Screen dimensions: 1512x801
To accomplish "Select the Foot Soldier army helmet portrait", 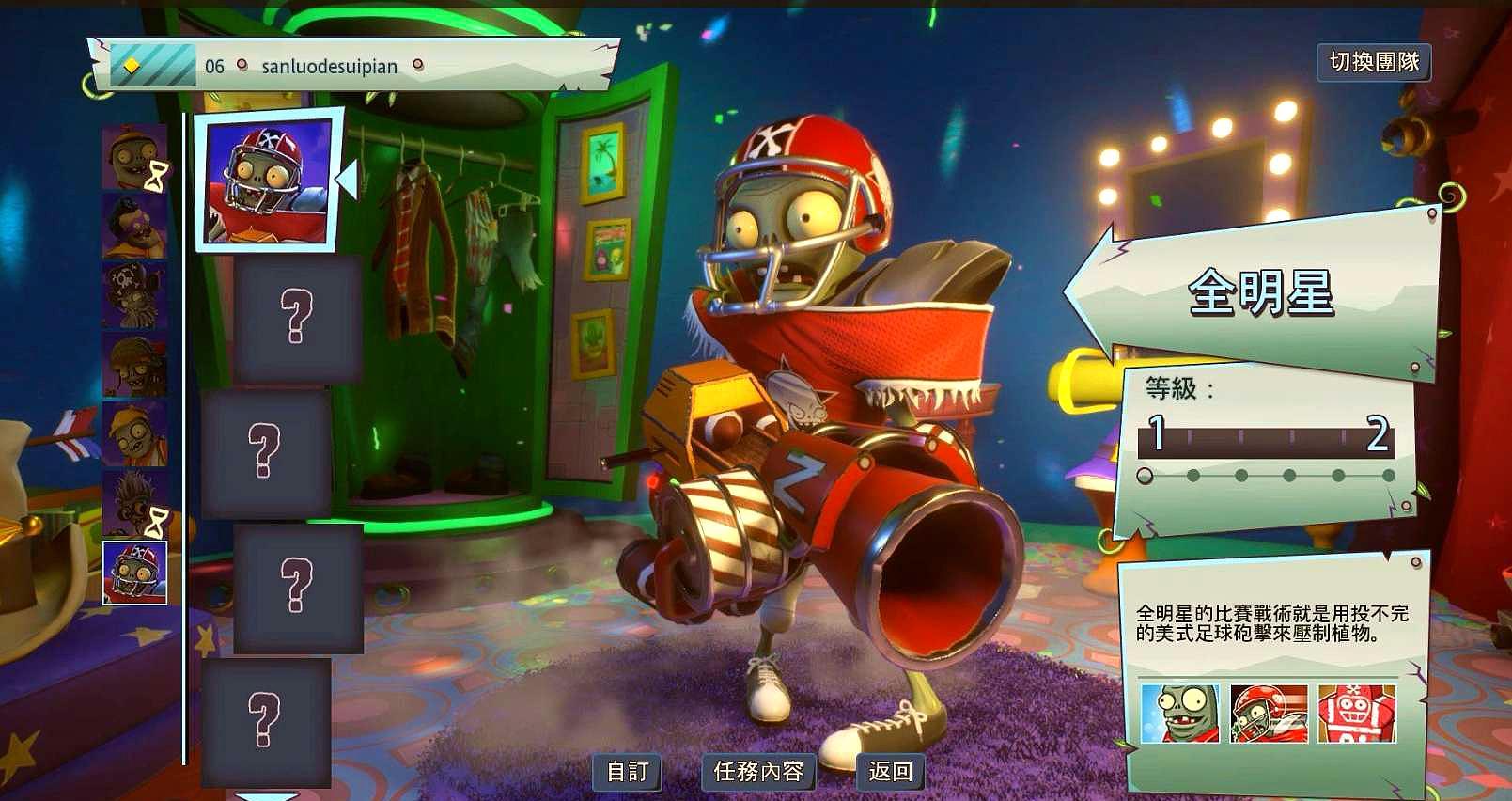I will (134, 365).
